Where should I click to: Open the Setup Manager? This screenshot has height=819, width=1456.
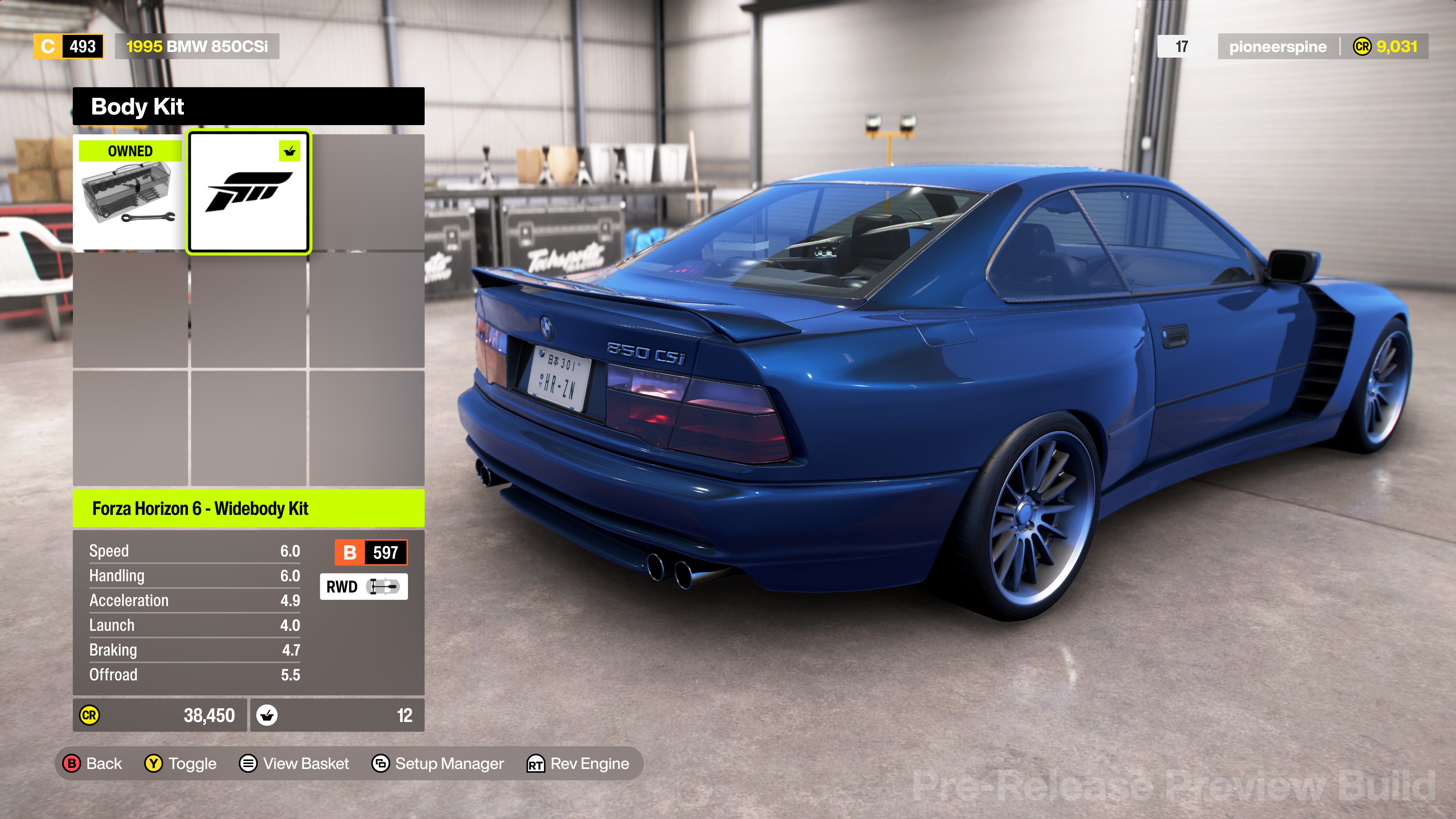pyautogui.click(x=438, y=764)
